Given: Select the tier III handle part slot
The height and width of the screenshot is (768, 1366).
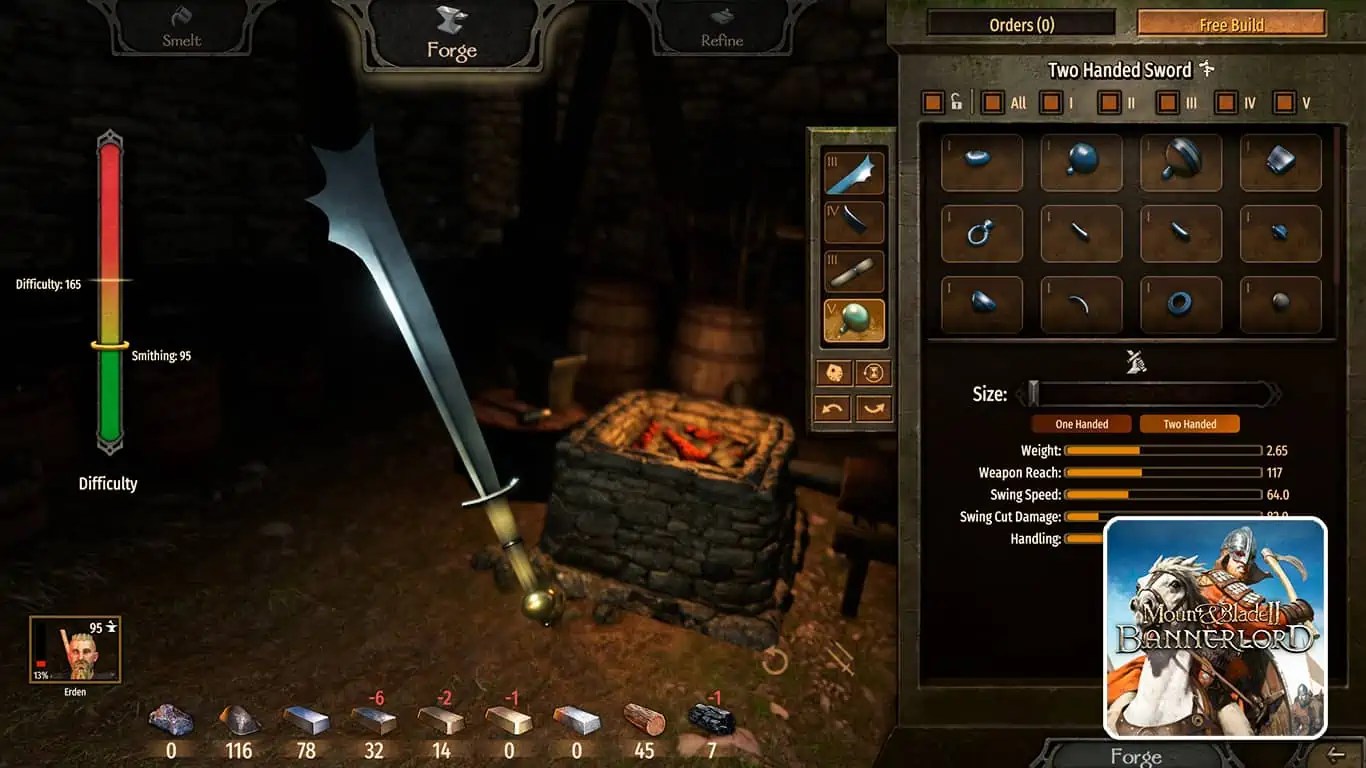Looking at the screenshot, I should (853, 269).
